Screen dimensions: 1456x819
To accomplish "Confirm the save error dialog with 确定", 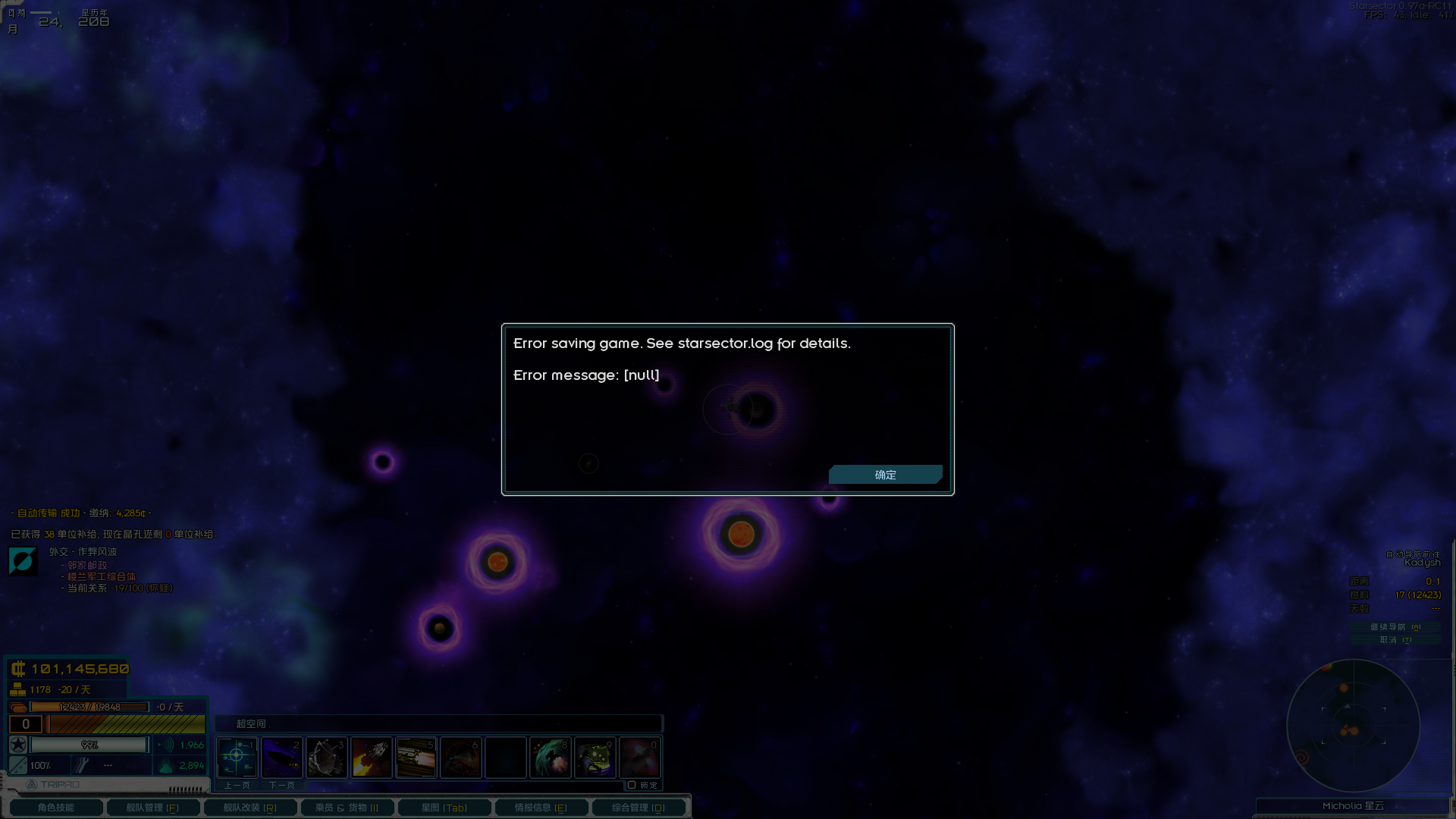I will click(885, 475).
